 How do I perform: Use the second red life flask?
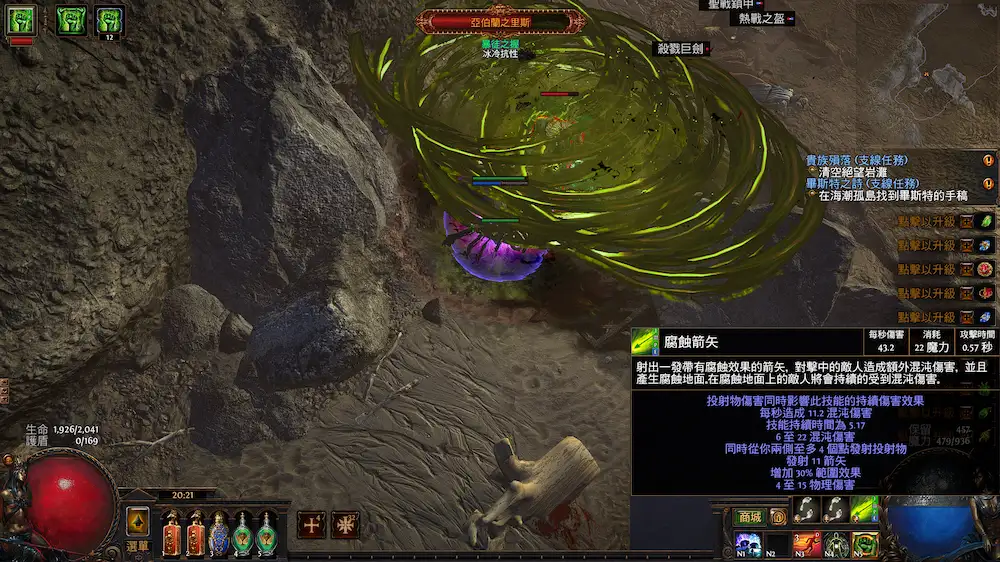[194, 527]
